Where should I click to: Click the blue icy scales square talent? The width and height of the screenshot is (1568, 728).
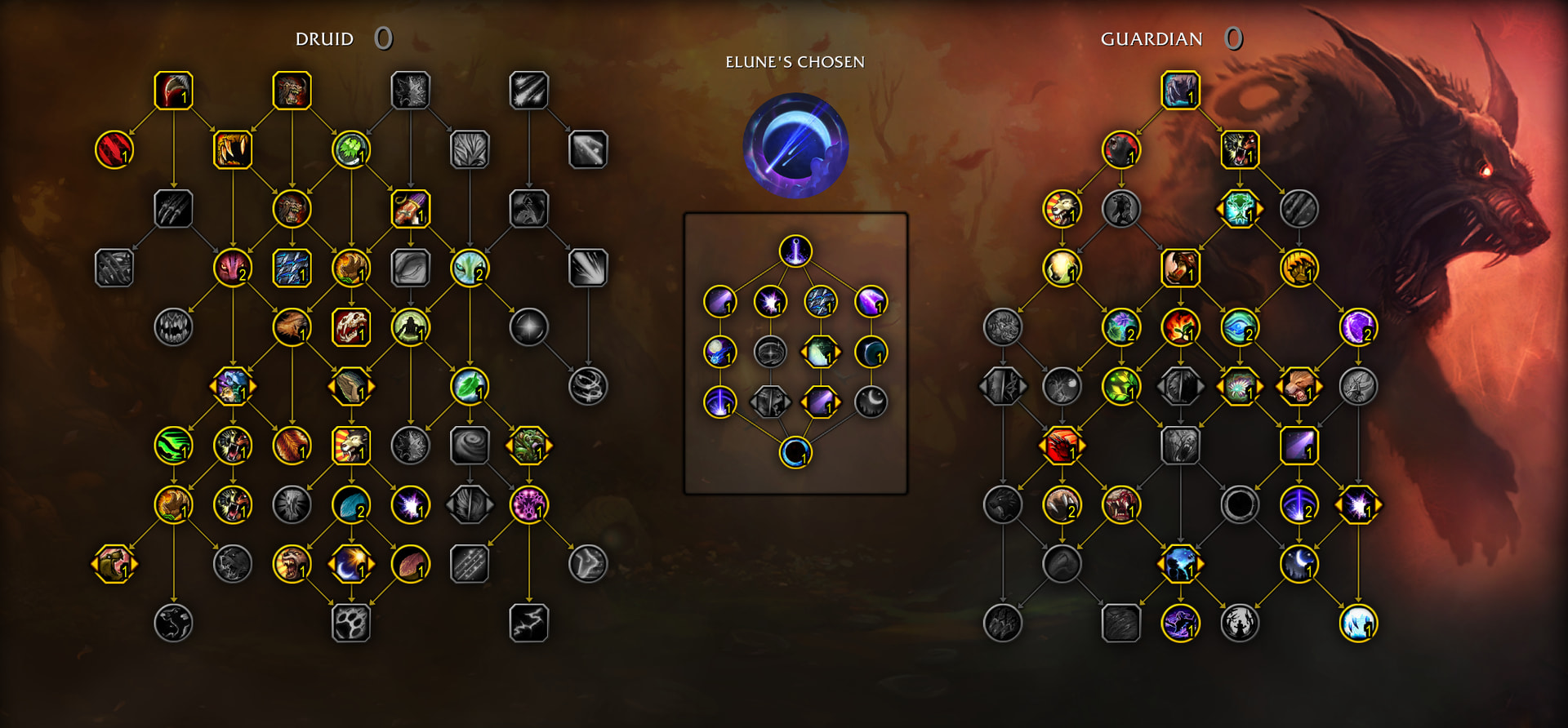tap(292, 269)
